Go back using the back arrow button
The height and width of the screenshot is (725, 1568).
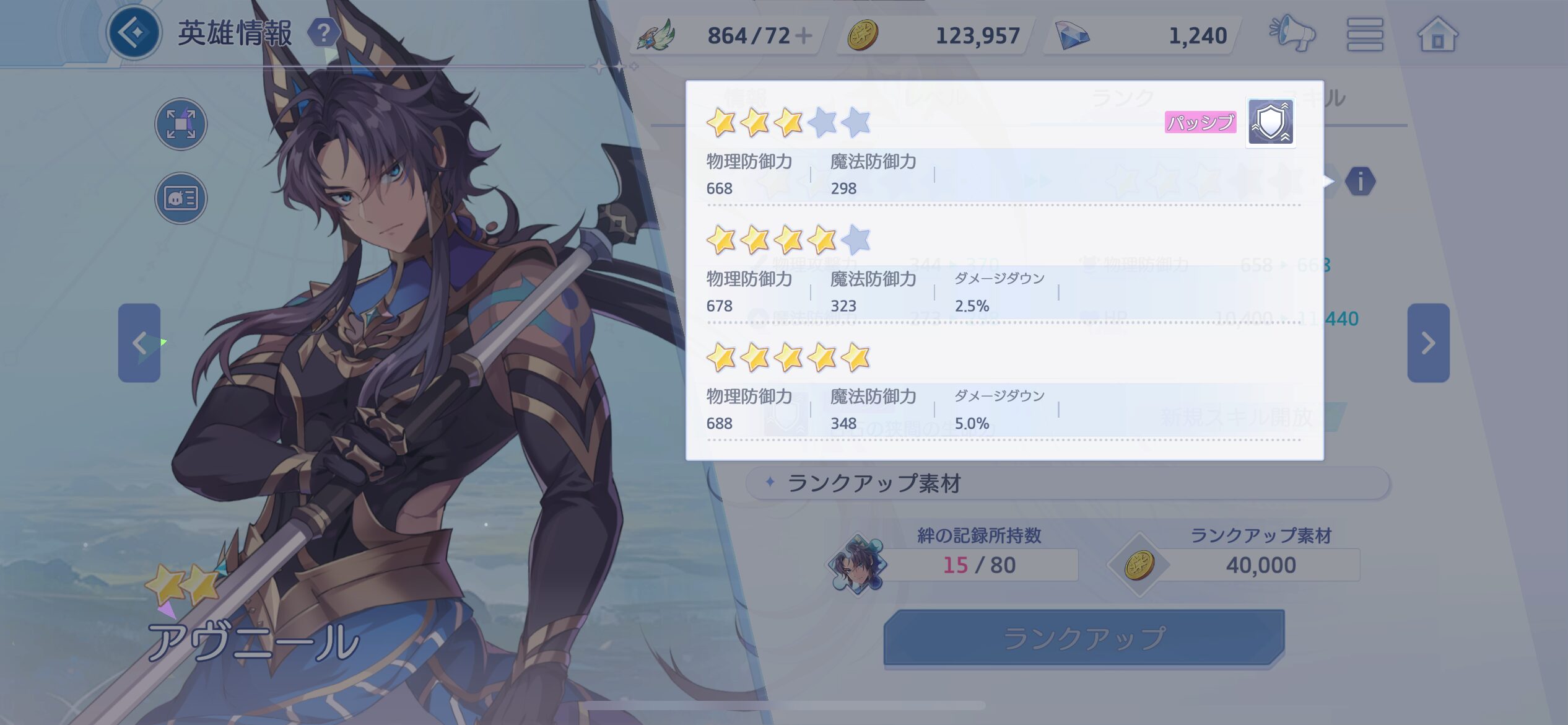point(134,32)
